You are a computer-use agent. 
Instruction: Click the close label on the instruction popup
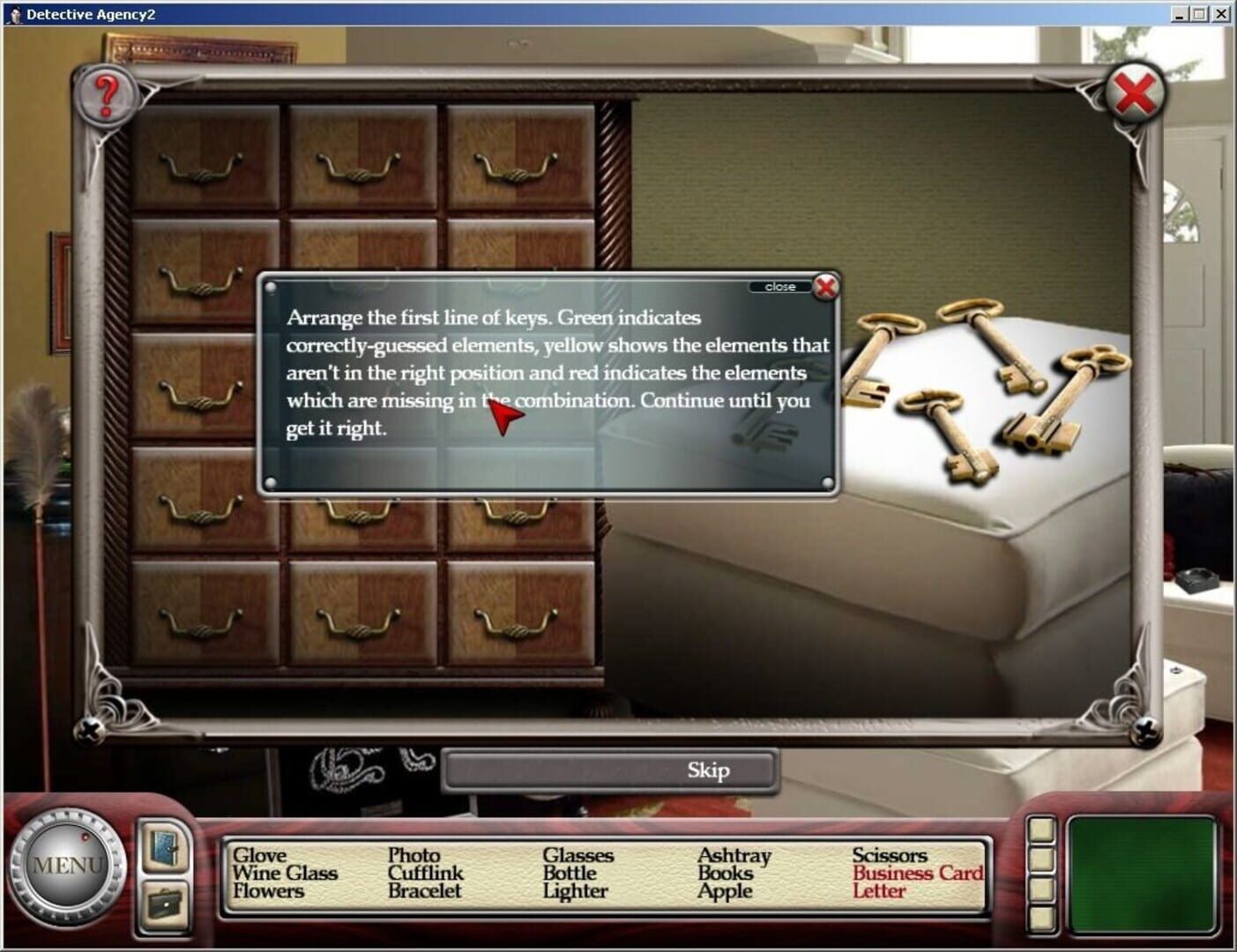coord(779,286)
